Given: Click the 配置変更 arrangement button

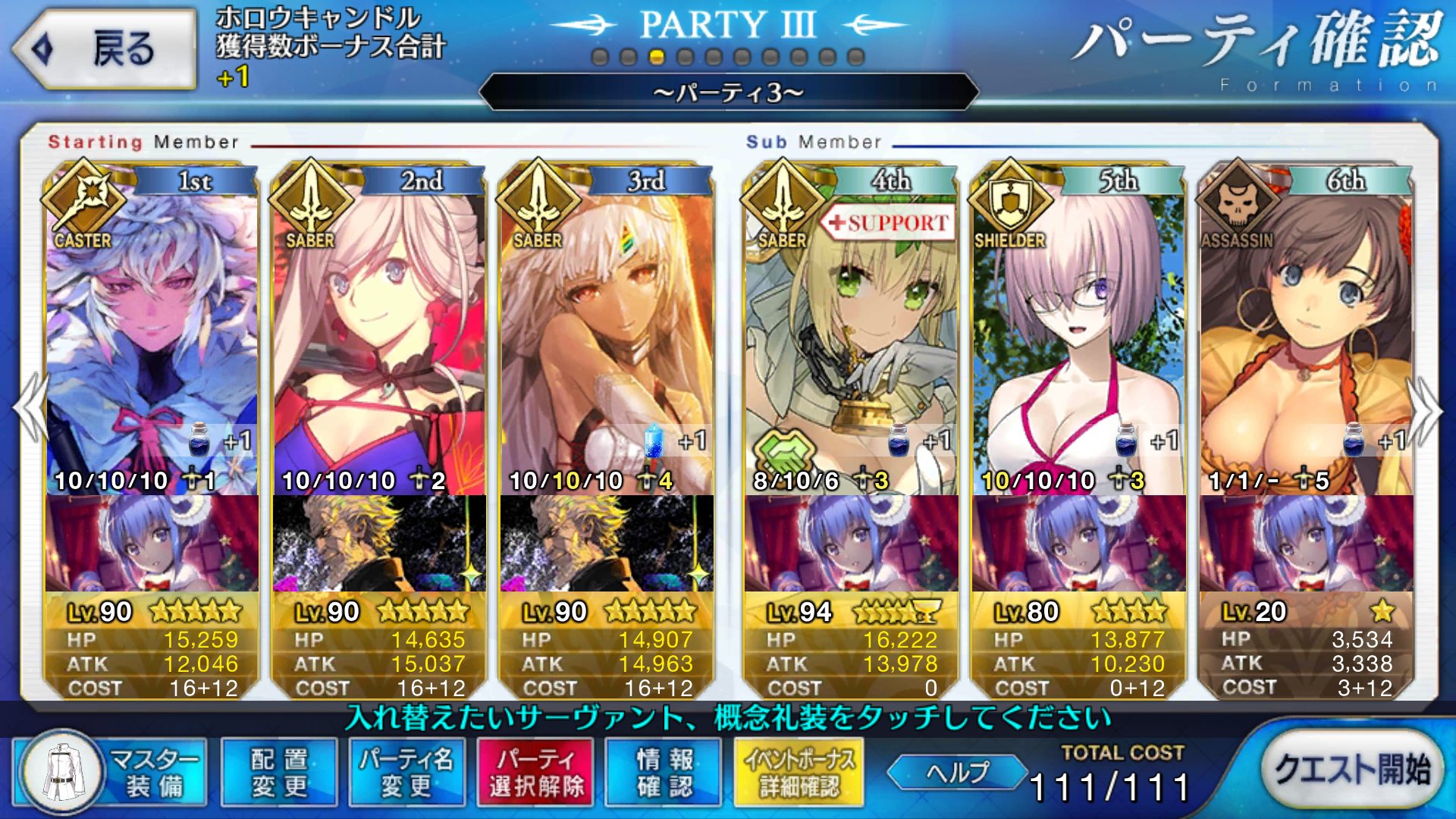Looking at the screenshot, I should (x=279, y=773).
